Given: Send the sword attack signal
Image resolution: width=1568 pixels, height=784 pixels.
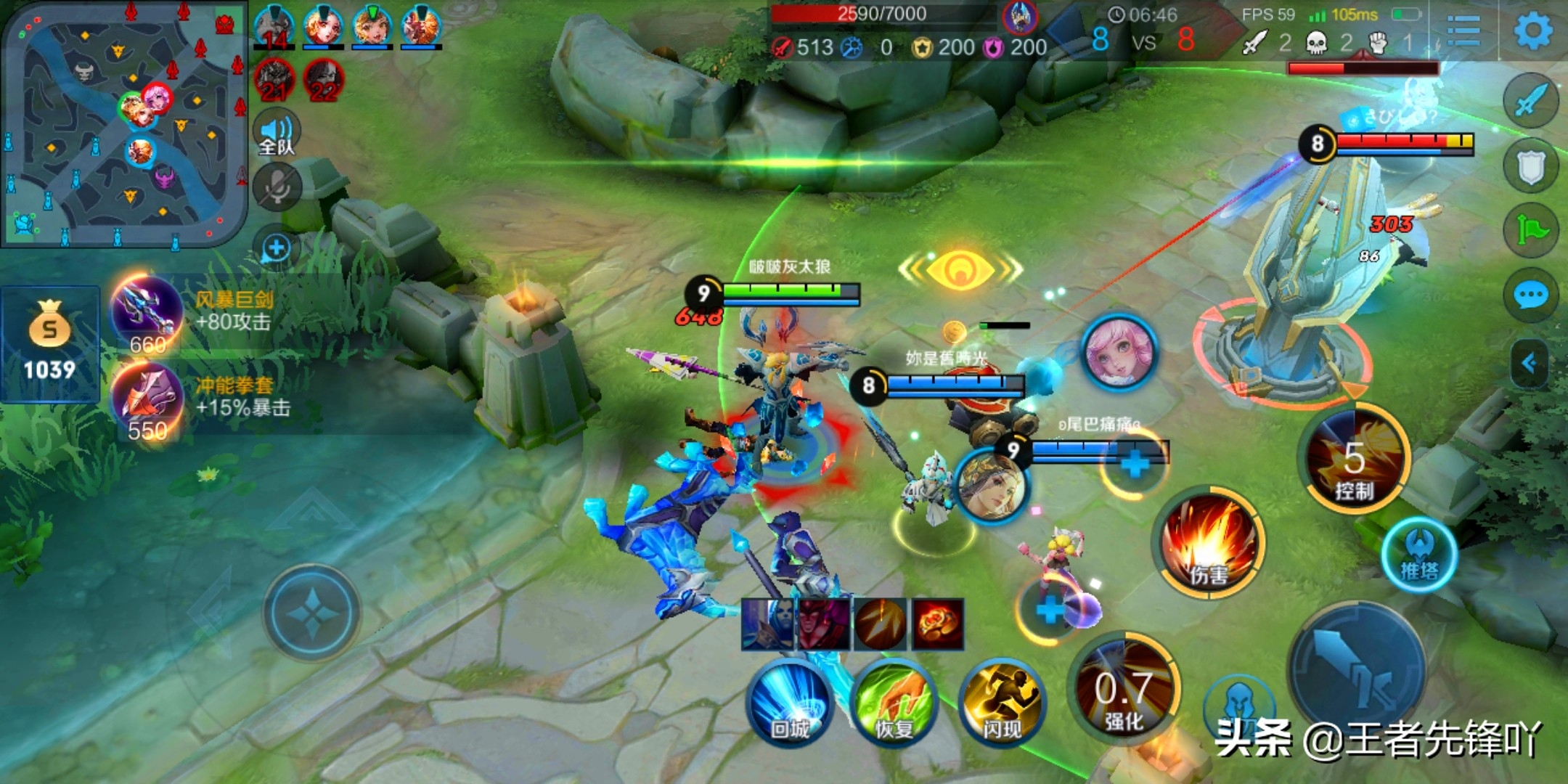Looking at the screenshot, I should 1531,100.
